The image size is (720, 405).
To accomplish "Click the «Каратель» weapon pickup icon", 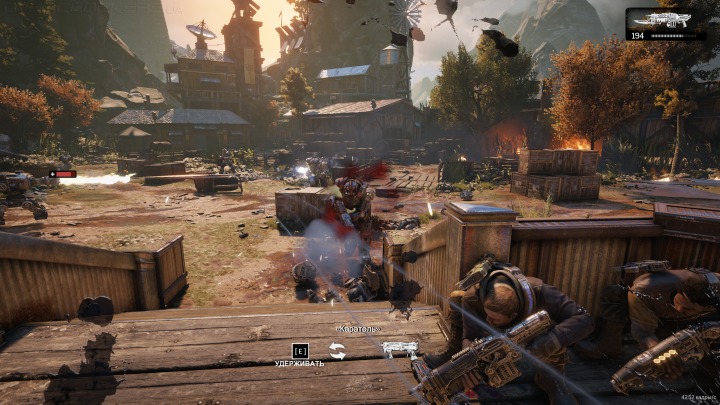I will click(399, 348).
